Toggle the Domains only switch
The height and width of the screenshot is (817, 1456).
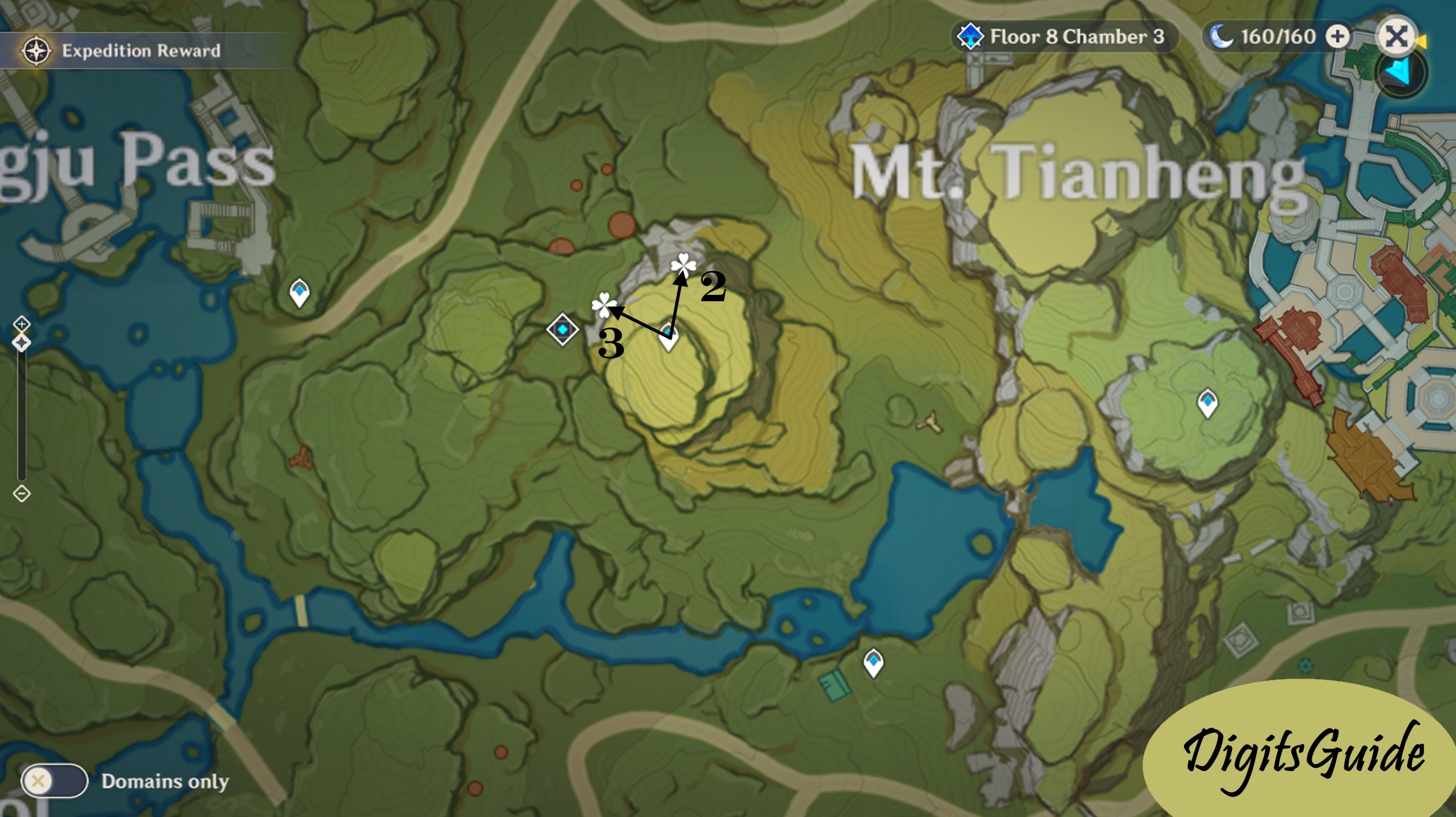[54, 781]
